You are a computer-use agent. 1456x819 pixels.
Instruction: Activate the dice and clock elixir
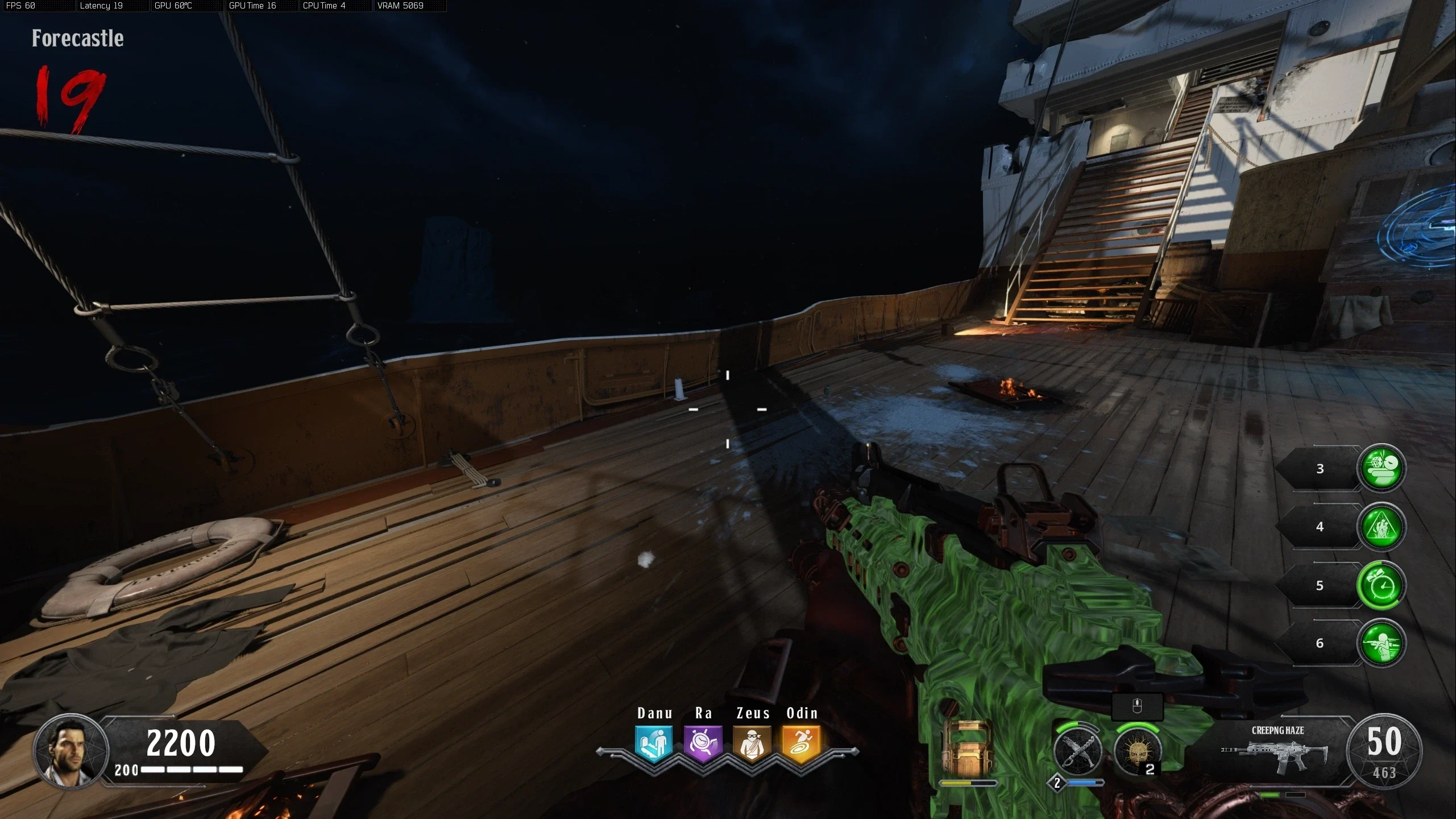pyautogui.click(x=1382, y=468)
